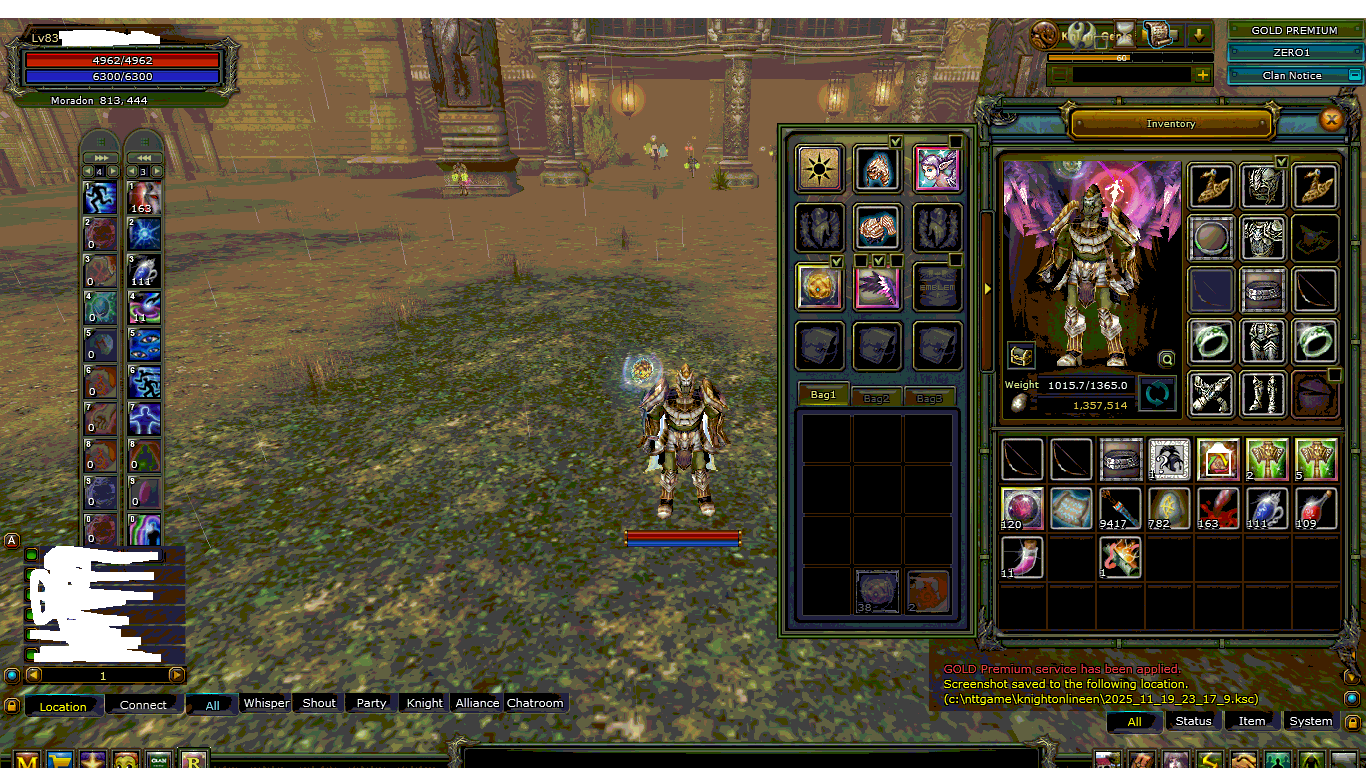Click the M icon on the bottom taskbar
The image size is (1366, 768).
point(25,760)
